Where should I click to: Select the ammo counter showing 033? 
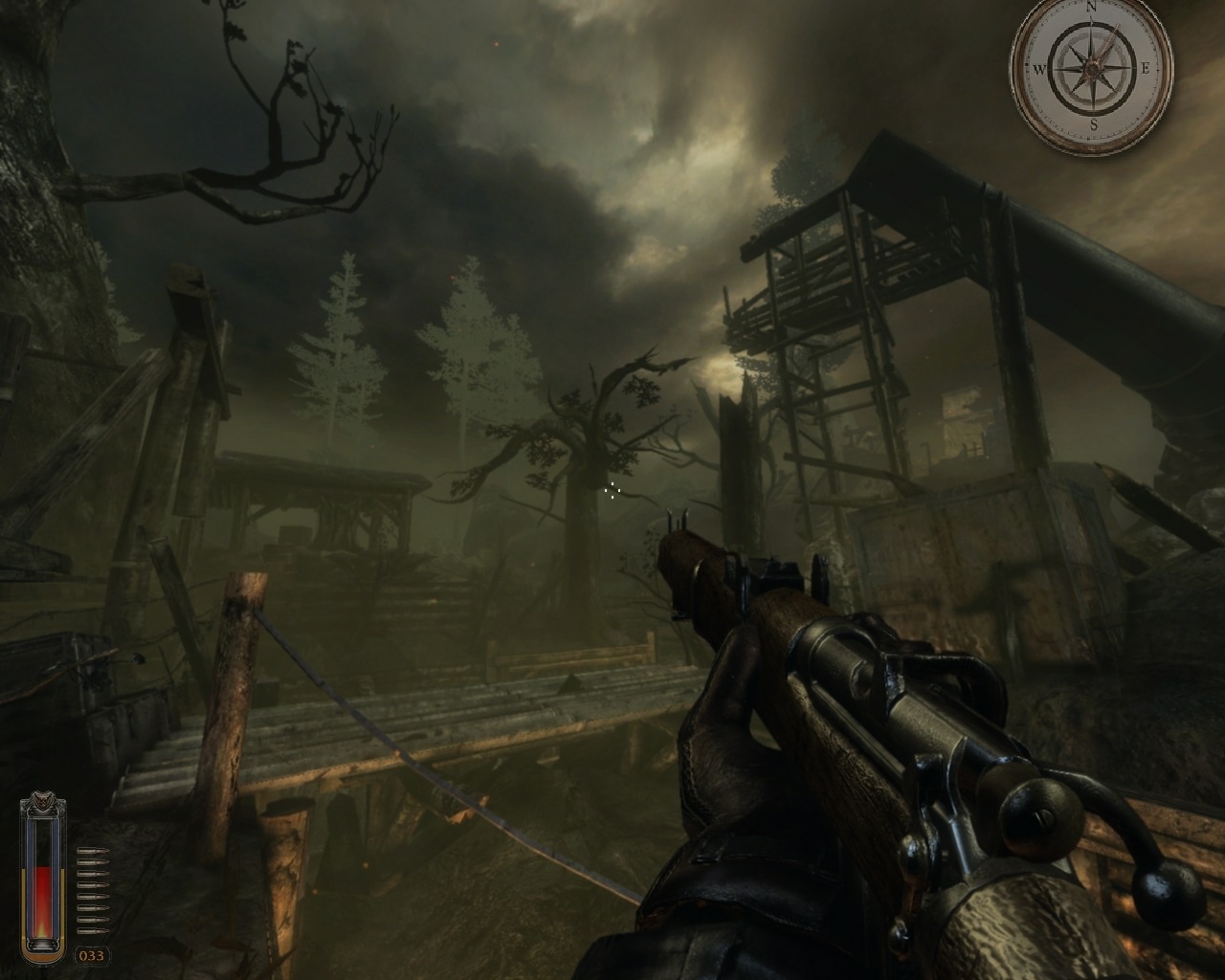(x=92, y=954)
